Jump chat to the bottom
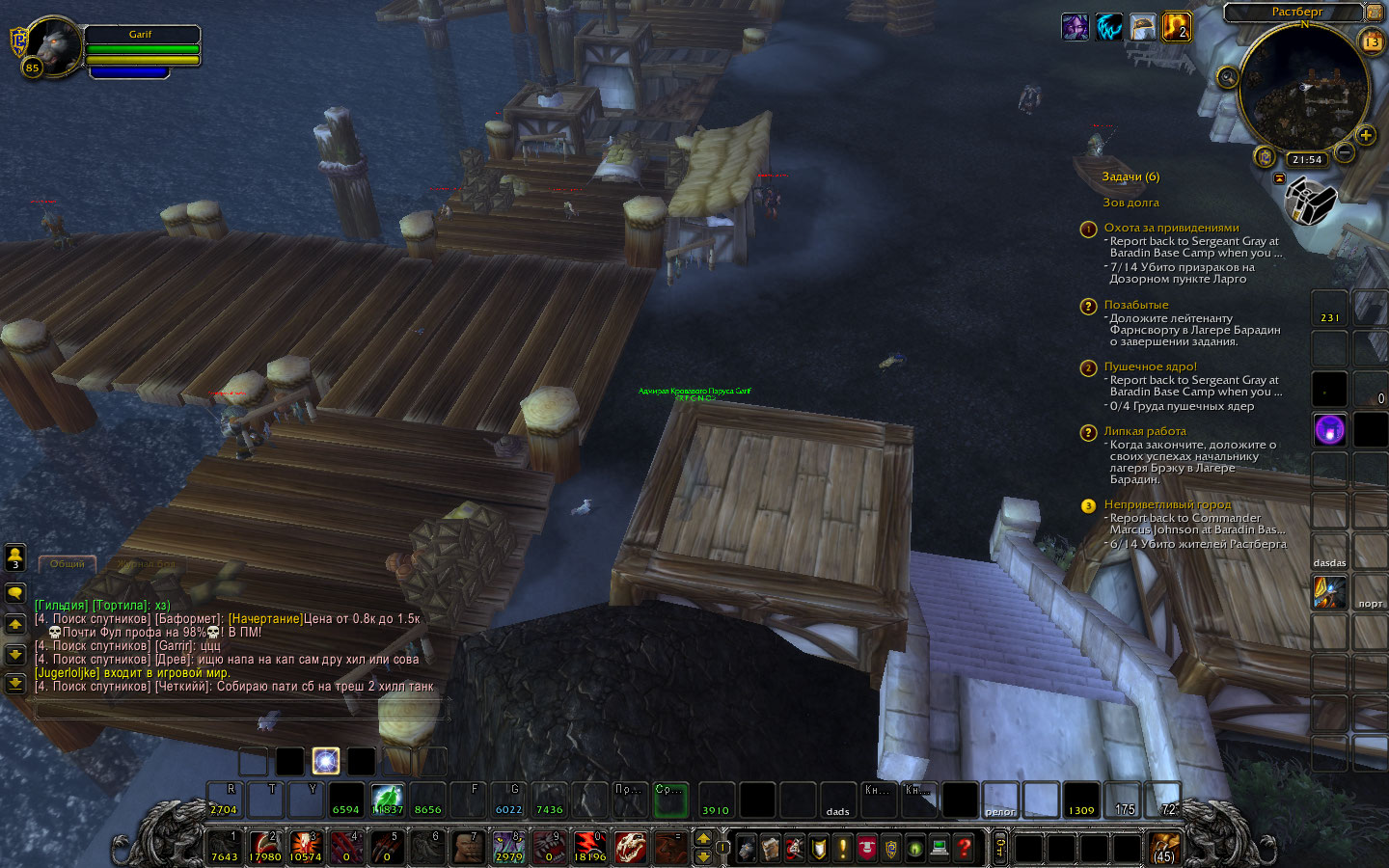The height and width of the screenshot is (868, 1389). [x=15, y=684]
